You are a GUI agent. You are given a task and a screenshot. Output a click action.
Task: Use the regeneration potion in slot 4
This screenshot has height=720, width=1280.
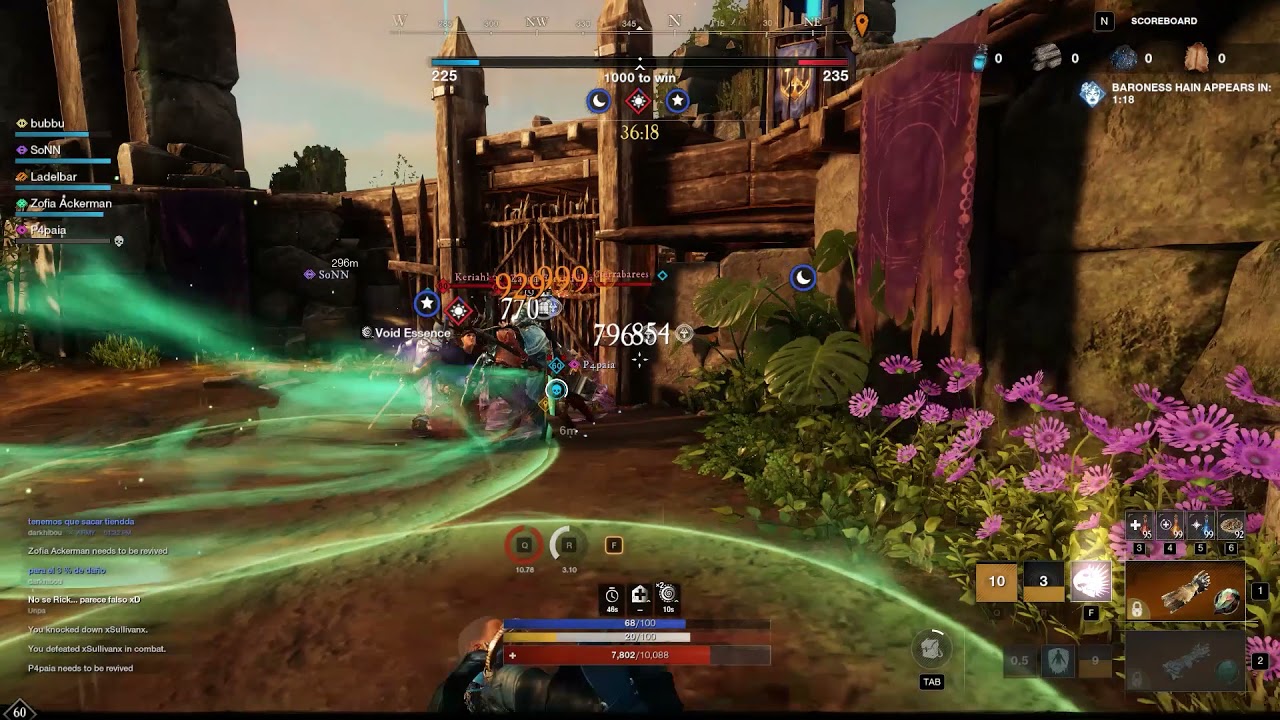1170,526
